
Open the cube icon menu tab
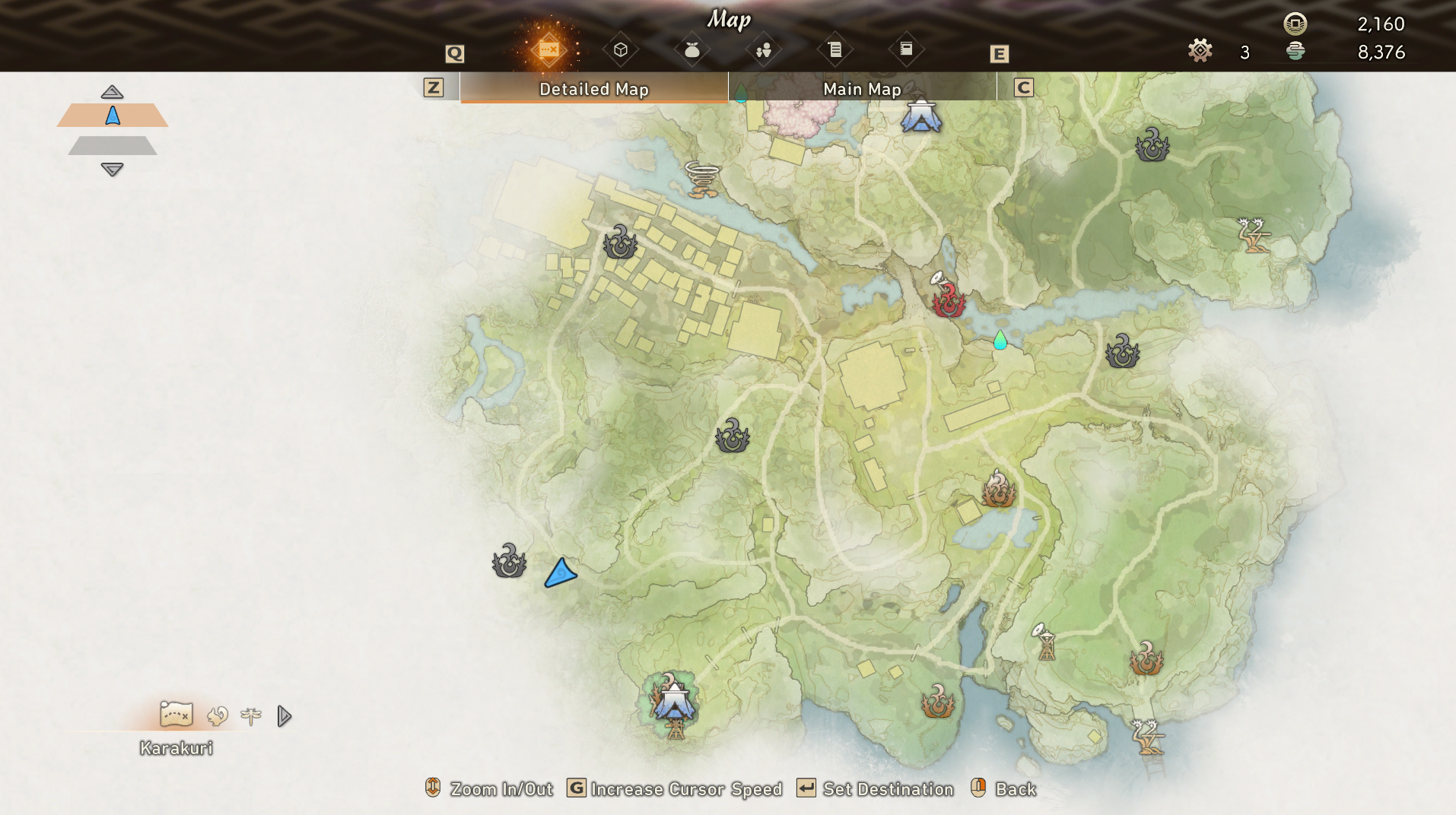pos(621,50)
